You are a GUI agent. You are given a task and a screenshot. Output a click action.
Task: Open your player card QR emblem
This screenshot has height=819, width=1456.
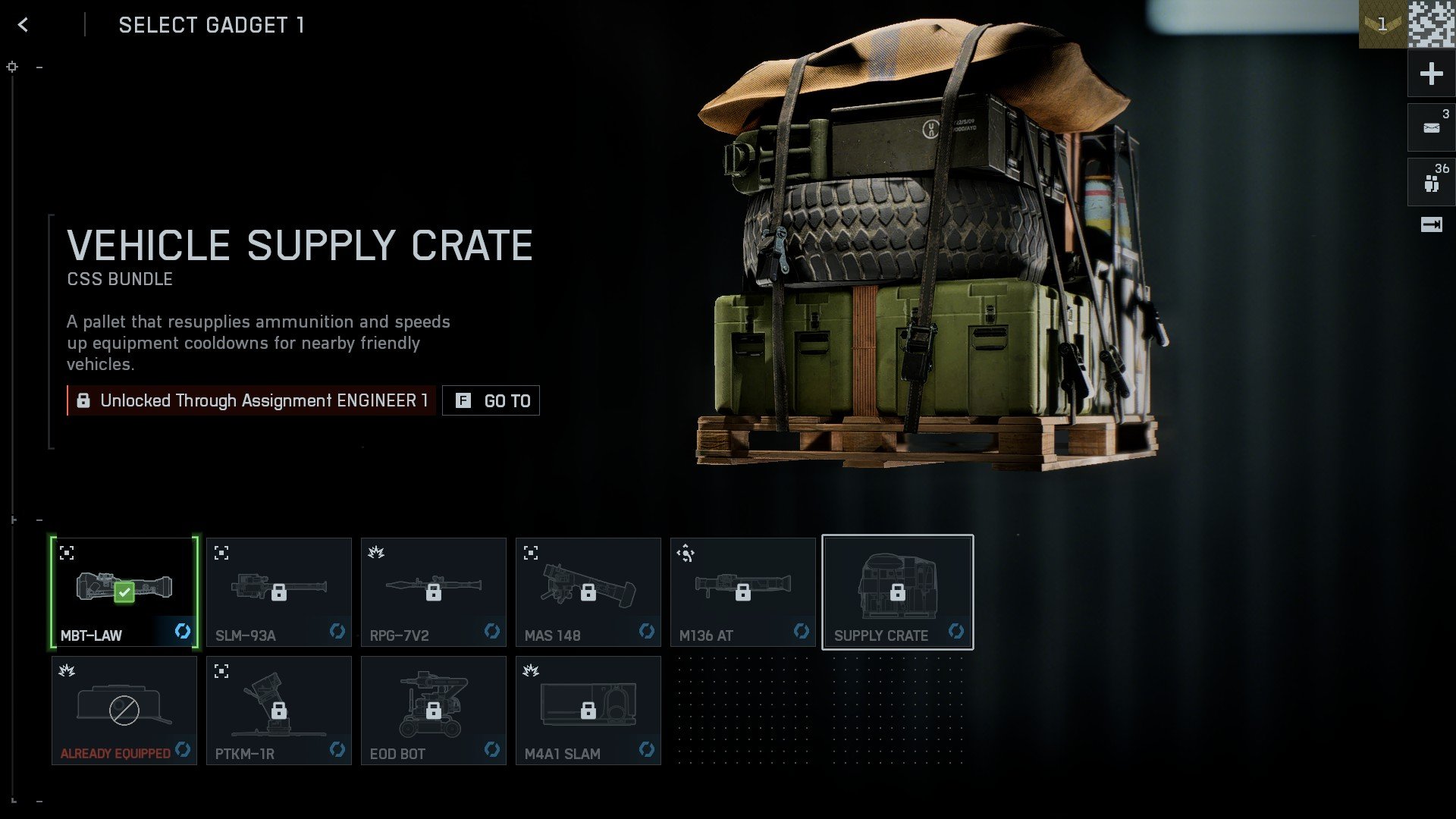coord(1432,24)
